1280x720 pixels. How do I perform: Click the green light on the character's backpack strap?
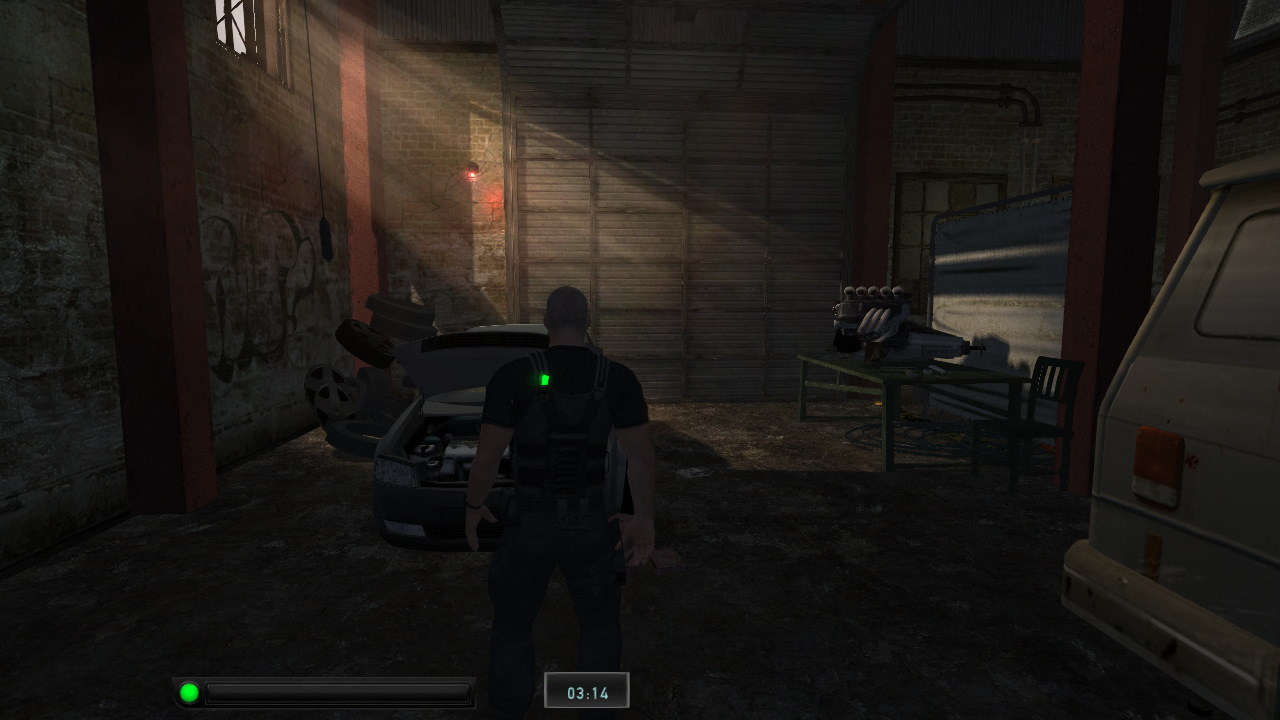tap(546, 378)
